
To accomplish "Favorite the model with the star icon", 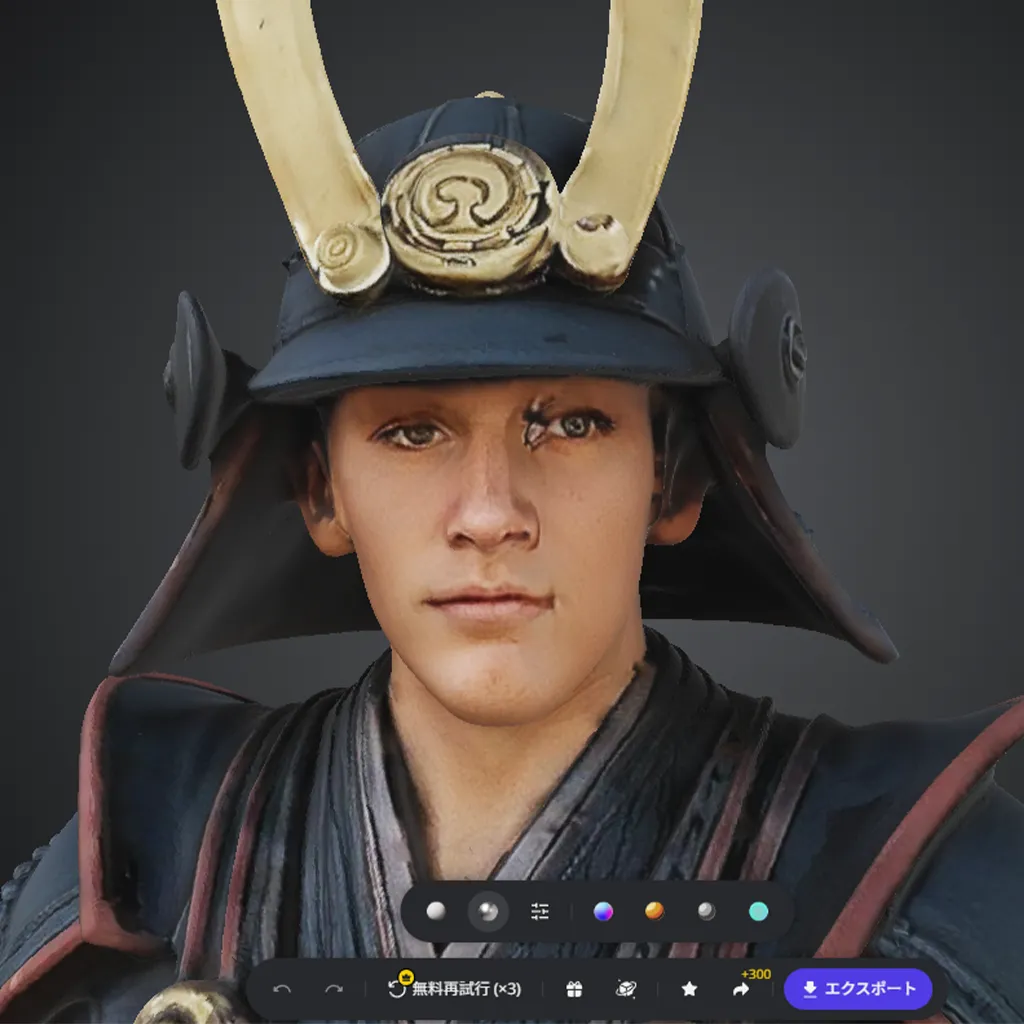I will pyautogui.click(x=689, y=989).
